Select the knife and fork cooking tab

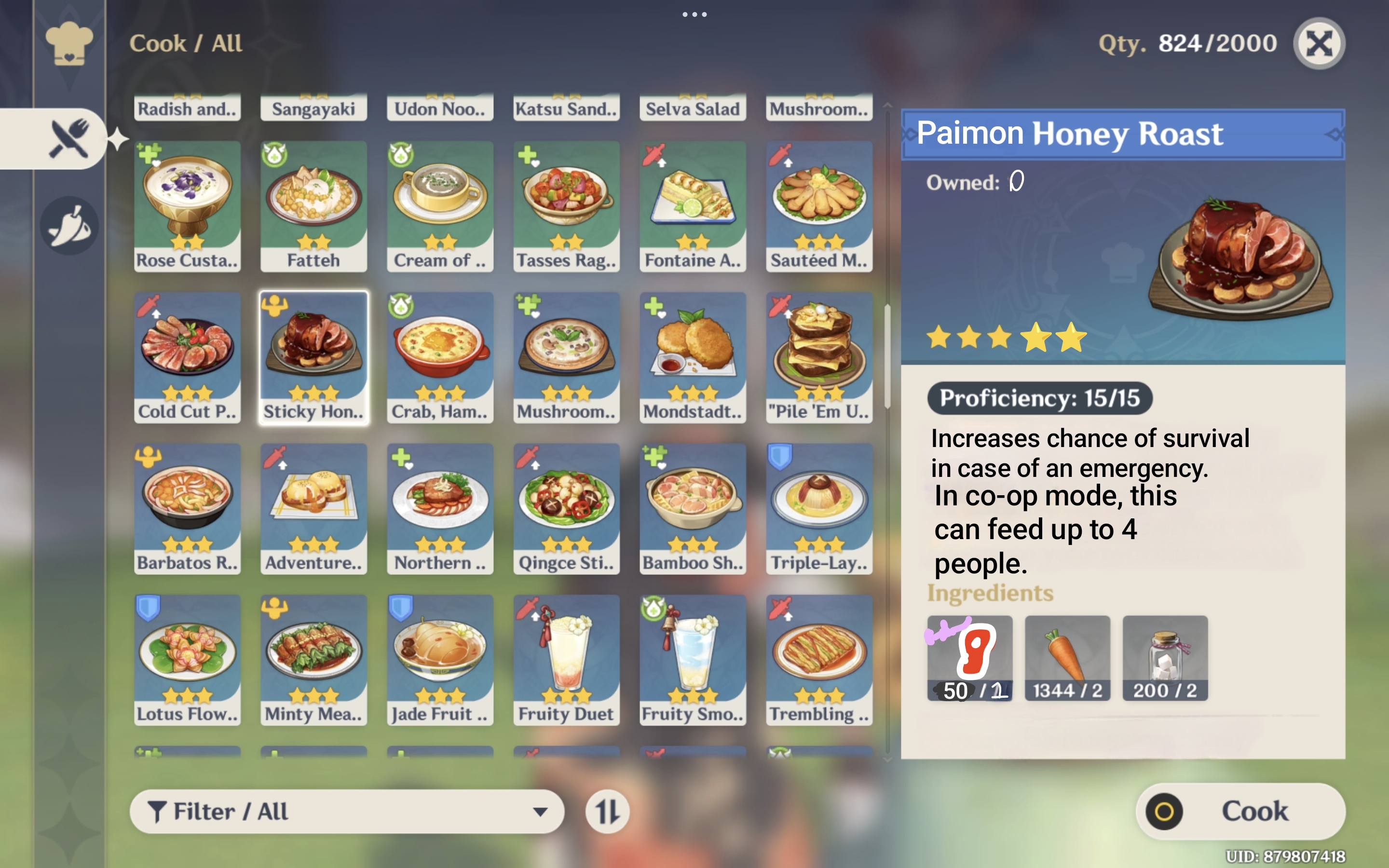tap(69, 138)
